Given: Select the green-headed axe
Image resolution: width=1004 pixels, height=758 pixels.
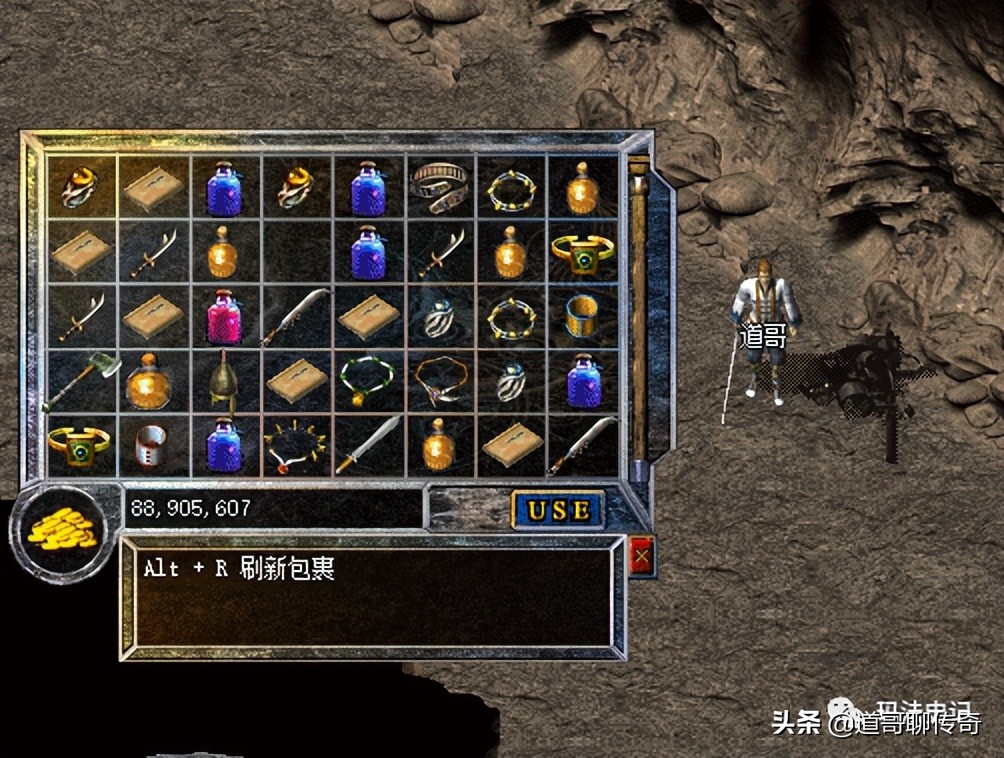Looking at the screenshot, I should tap(82, 380).
